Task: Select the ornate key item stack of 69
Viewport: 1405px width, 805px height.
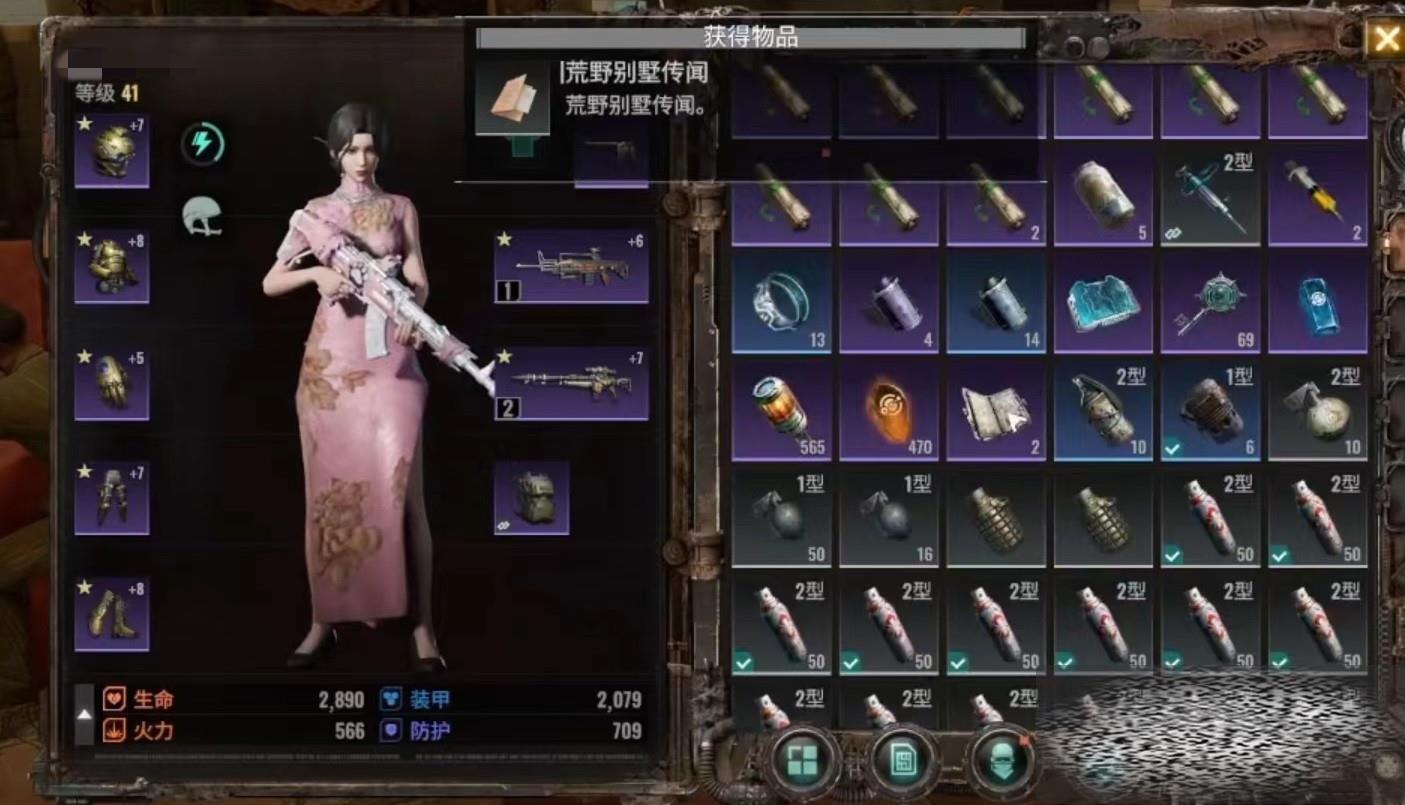Action: coord(1210,302)
